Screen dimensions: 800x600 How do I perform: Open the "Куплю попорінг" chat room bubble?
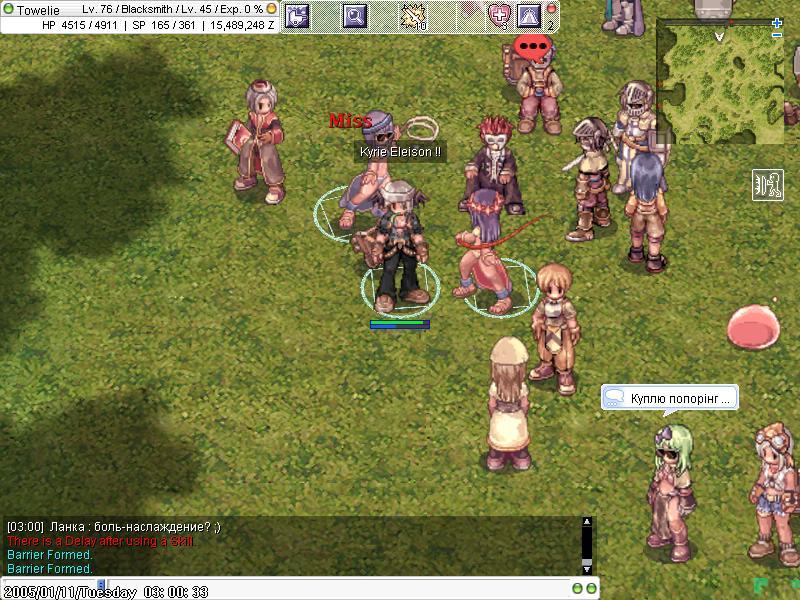pos(670,398)
